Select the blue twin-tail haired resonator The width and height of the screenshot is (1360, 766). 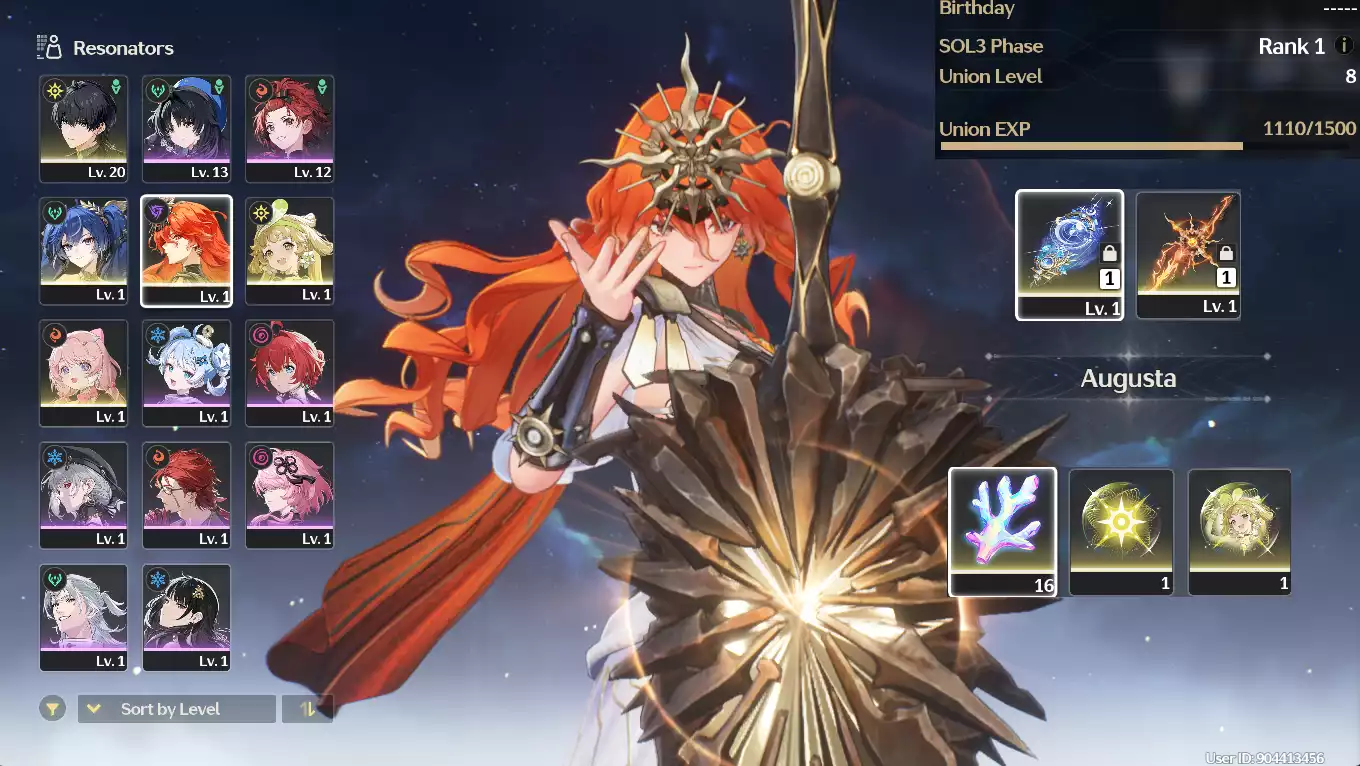point(84,250)
